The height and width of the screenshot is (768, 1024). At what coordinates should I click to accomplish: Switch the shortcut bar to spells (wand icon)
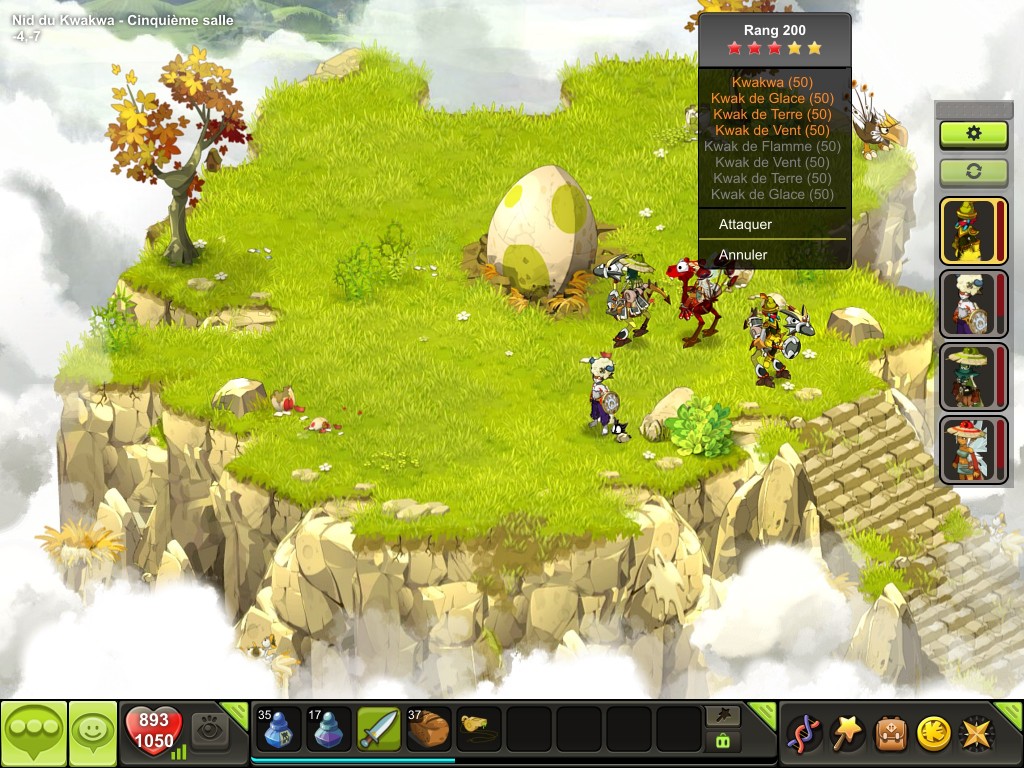(x=723, y=715)
